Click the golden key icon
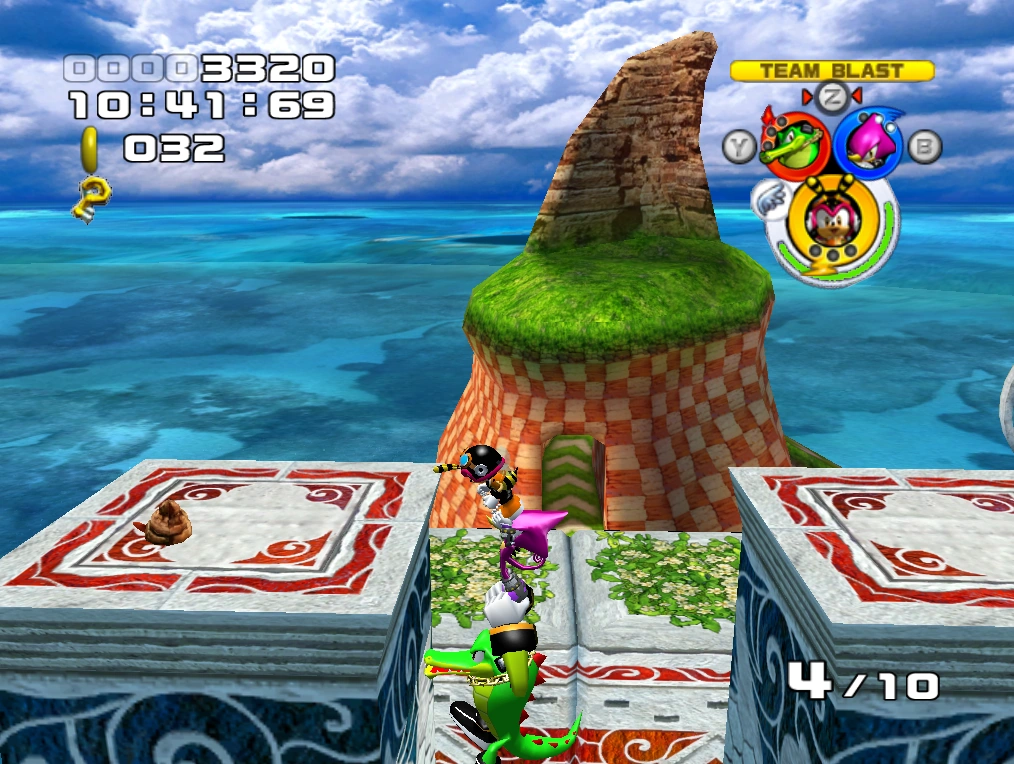The width and height of the screenshot is (1014, 764). 91,197
